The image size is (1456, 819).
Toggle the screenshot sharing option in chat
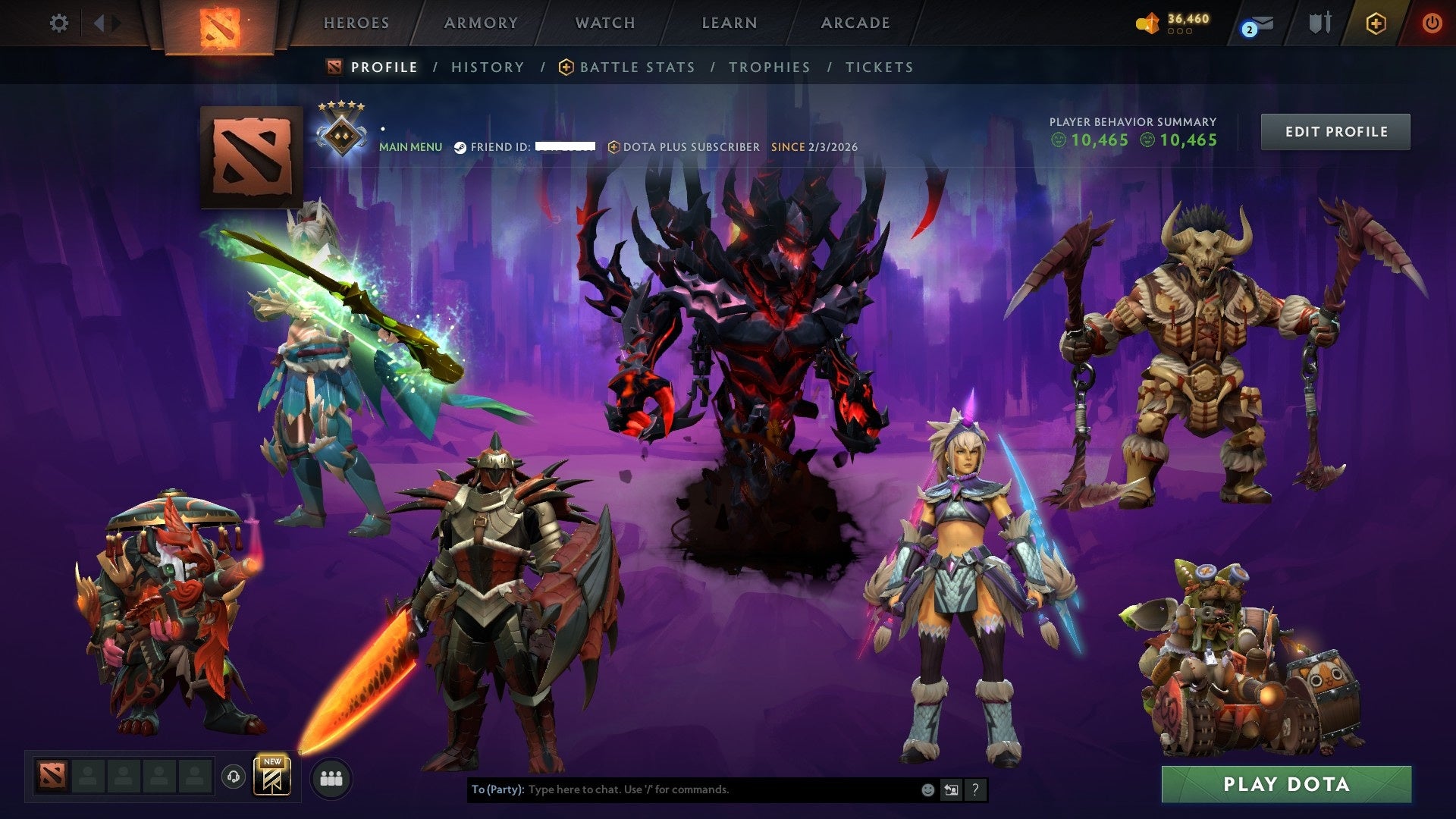tap(951, 789)
